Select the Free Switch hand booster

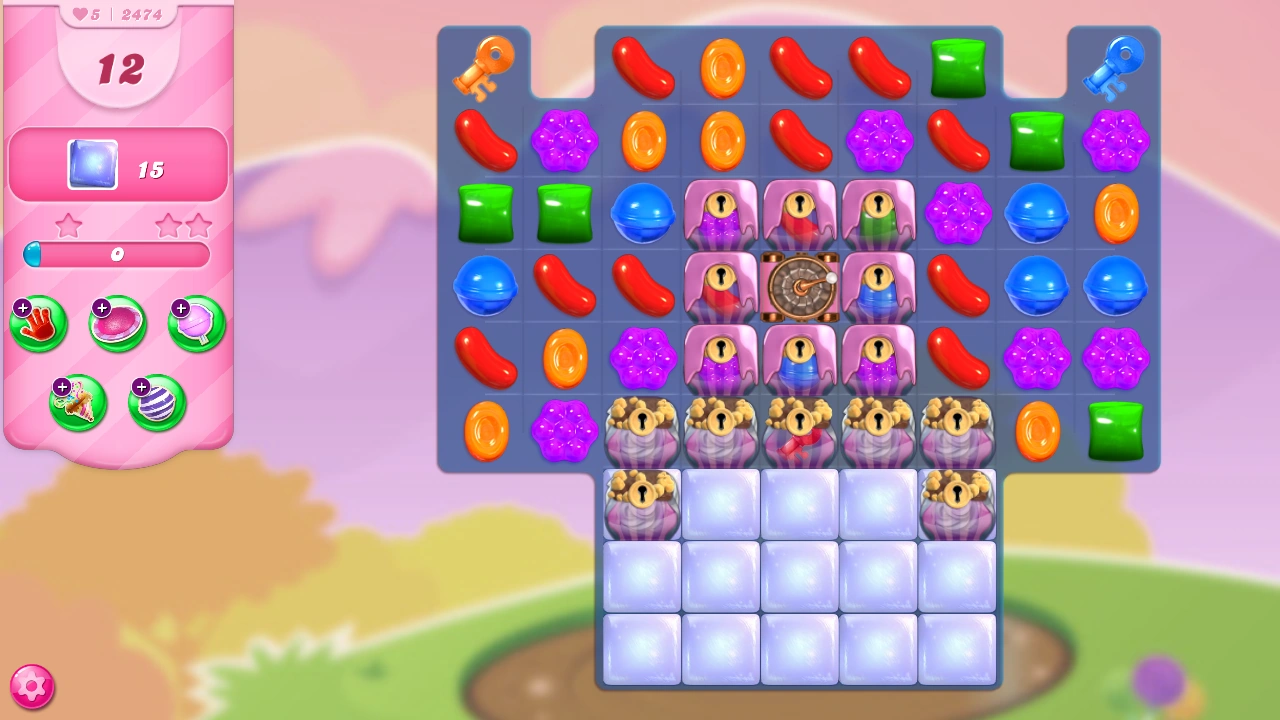38,323
